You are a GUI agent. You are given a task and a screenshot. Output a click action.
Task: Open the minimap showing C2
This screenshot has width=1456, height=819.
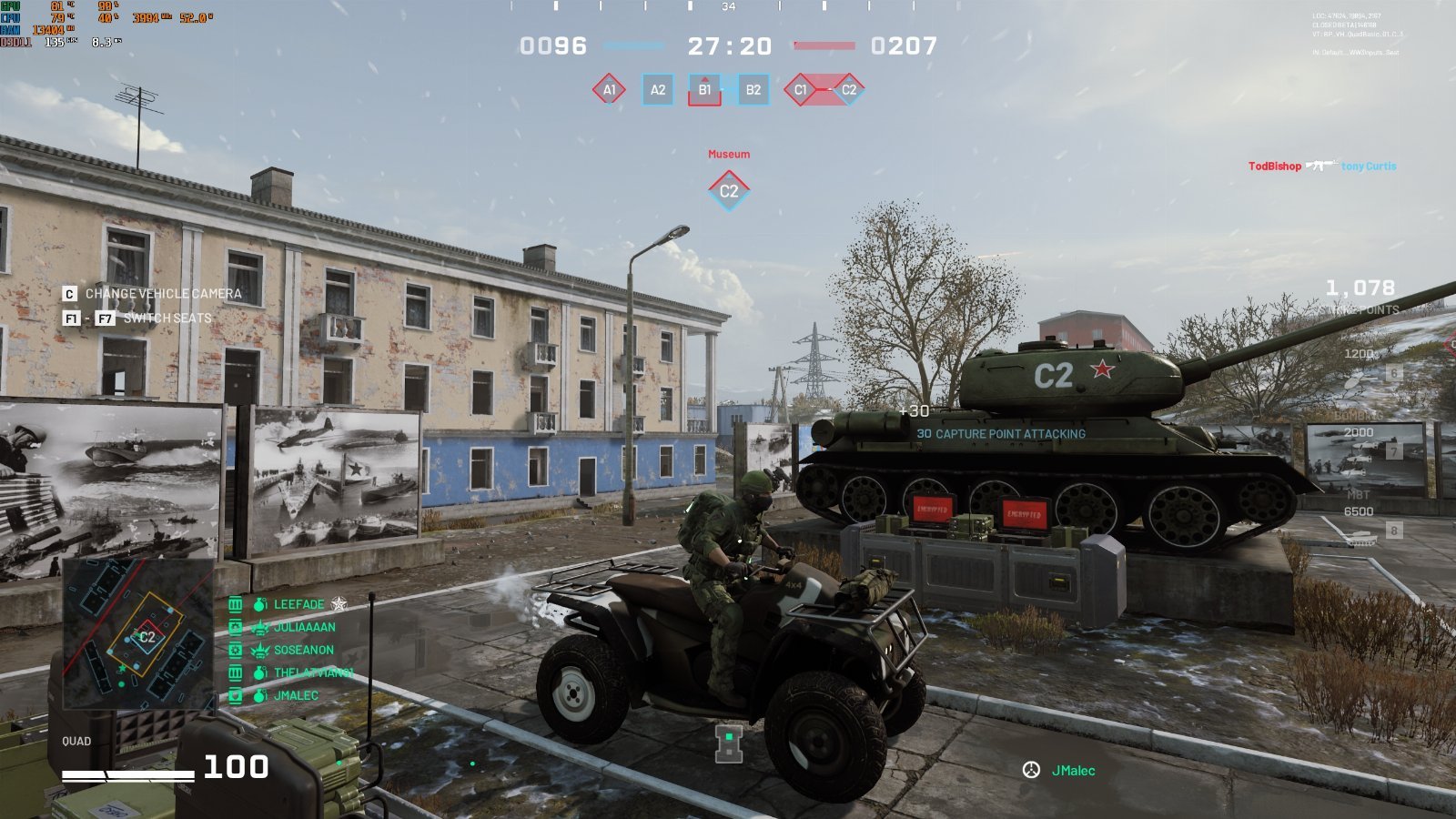137,634
